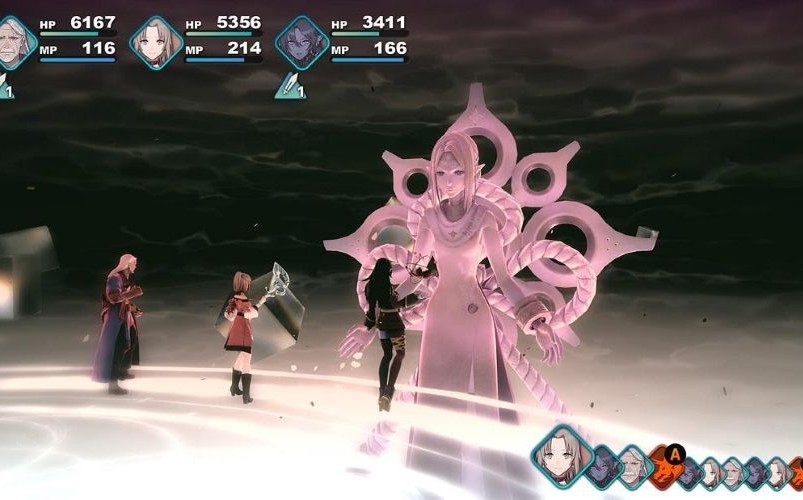The width and height of the screenshot is (803, 500).
Task: Select the dark elf queued right after the current turn
Action: pos(602,467)
